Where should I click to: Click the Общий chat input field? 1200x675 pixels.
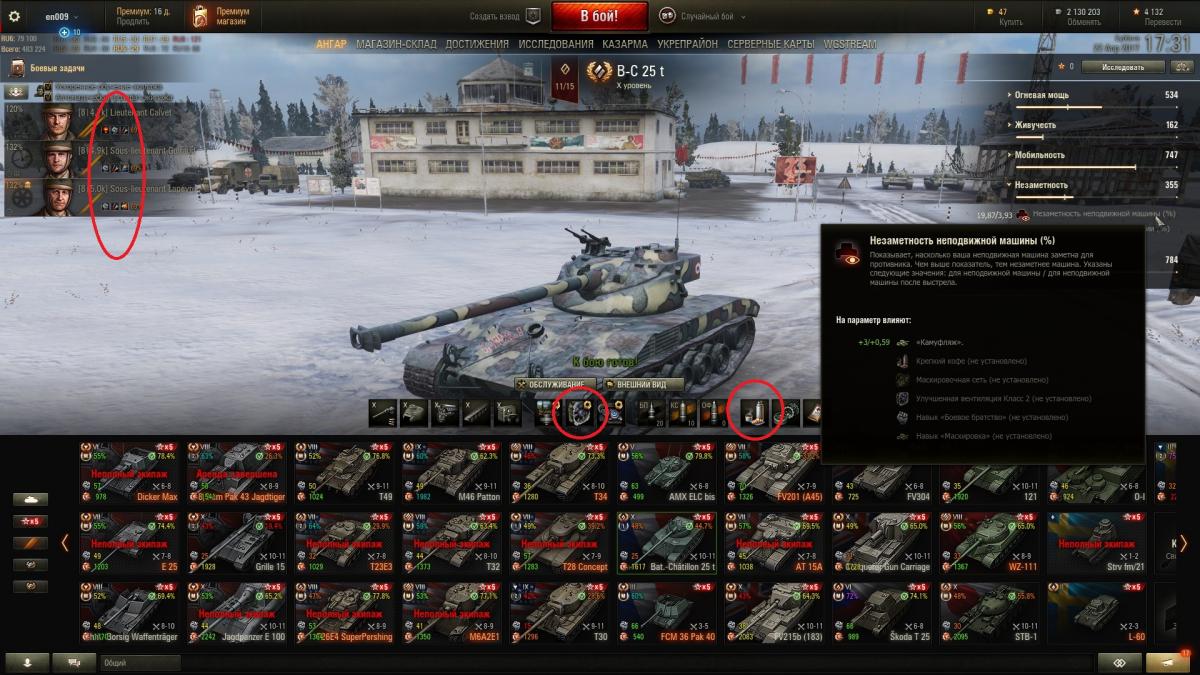coord(140,662)
